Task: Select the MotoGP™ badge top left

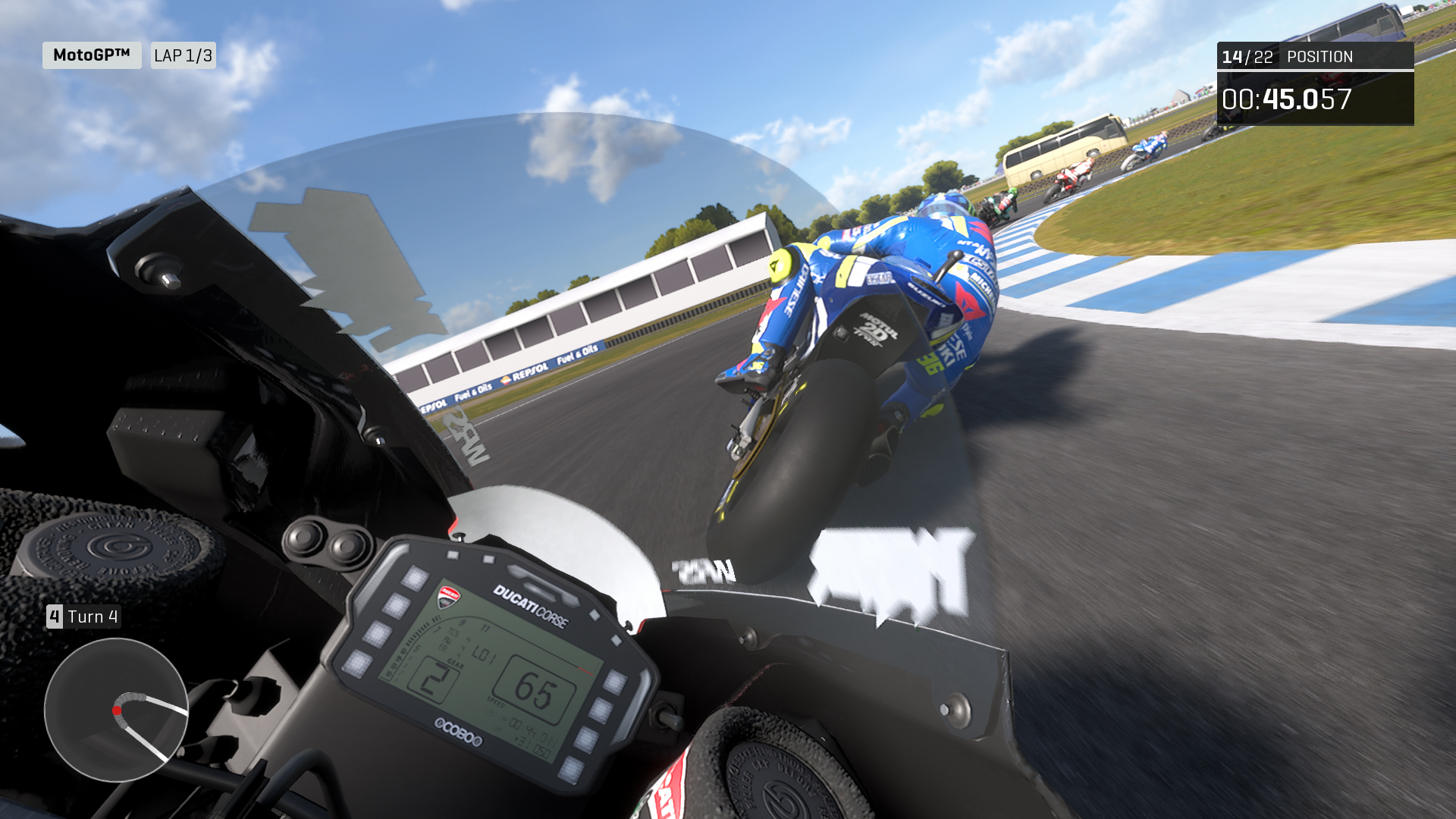Action: point(91,55)
